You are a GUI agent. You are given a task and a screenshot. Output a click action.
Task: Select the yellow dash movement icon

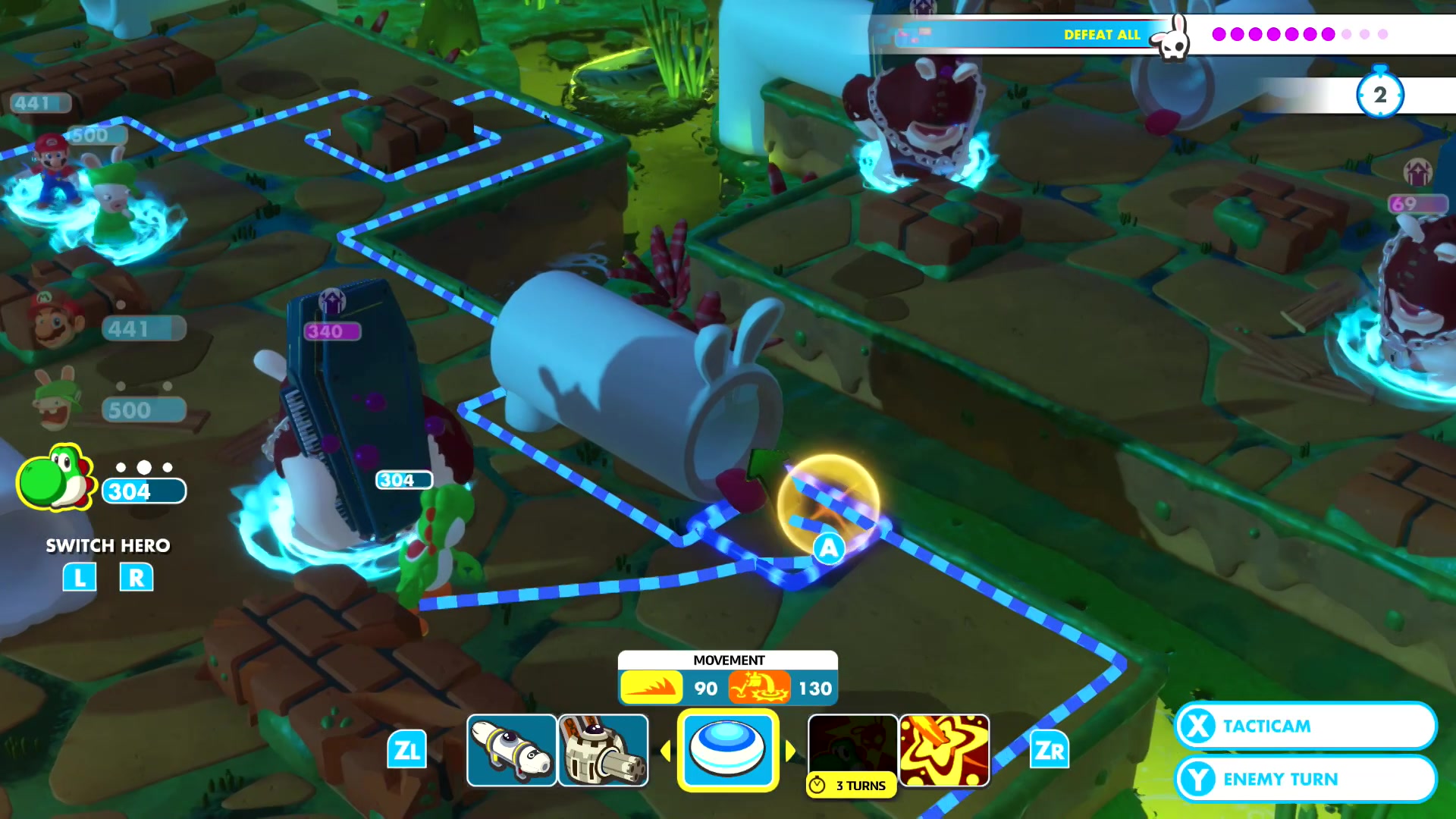[x=651, y=688]
